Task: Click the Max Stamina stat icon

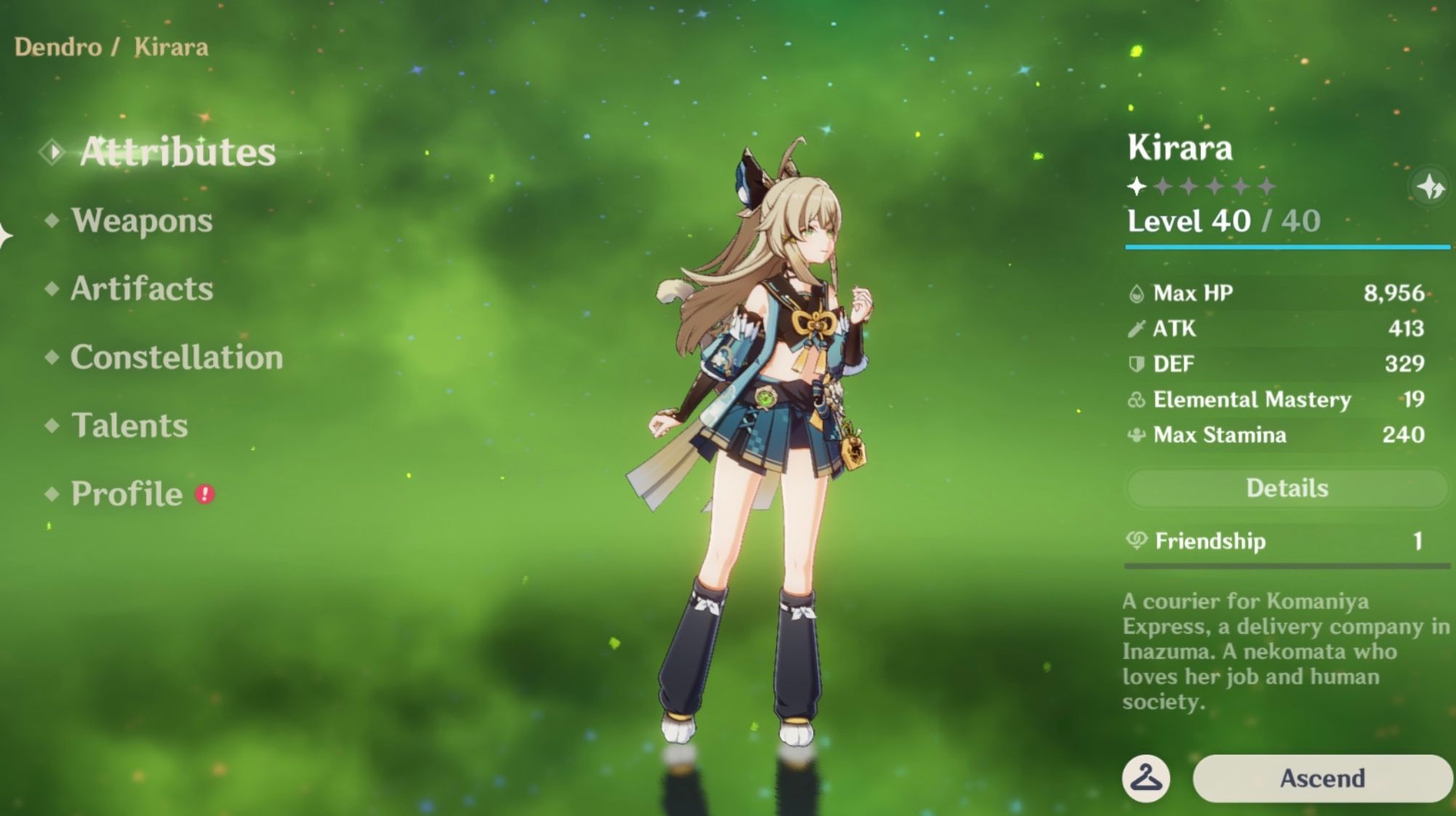Action: 1137,435
